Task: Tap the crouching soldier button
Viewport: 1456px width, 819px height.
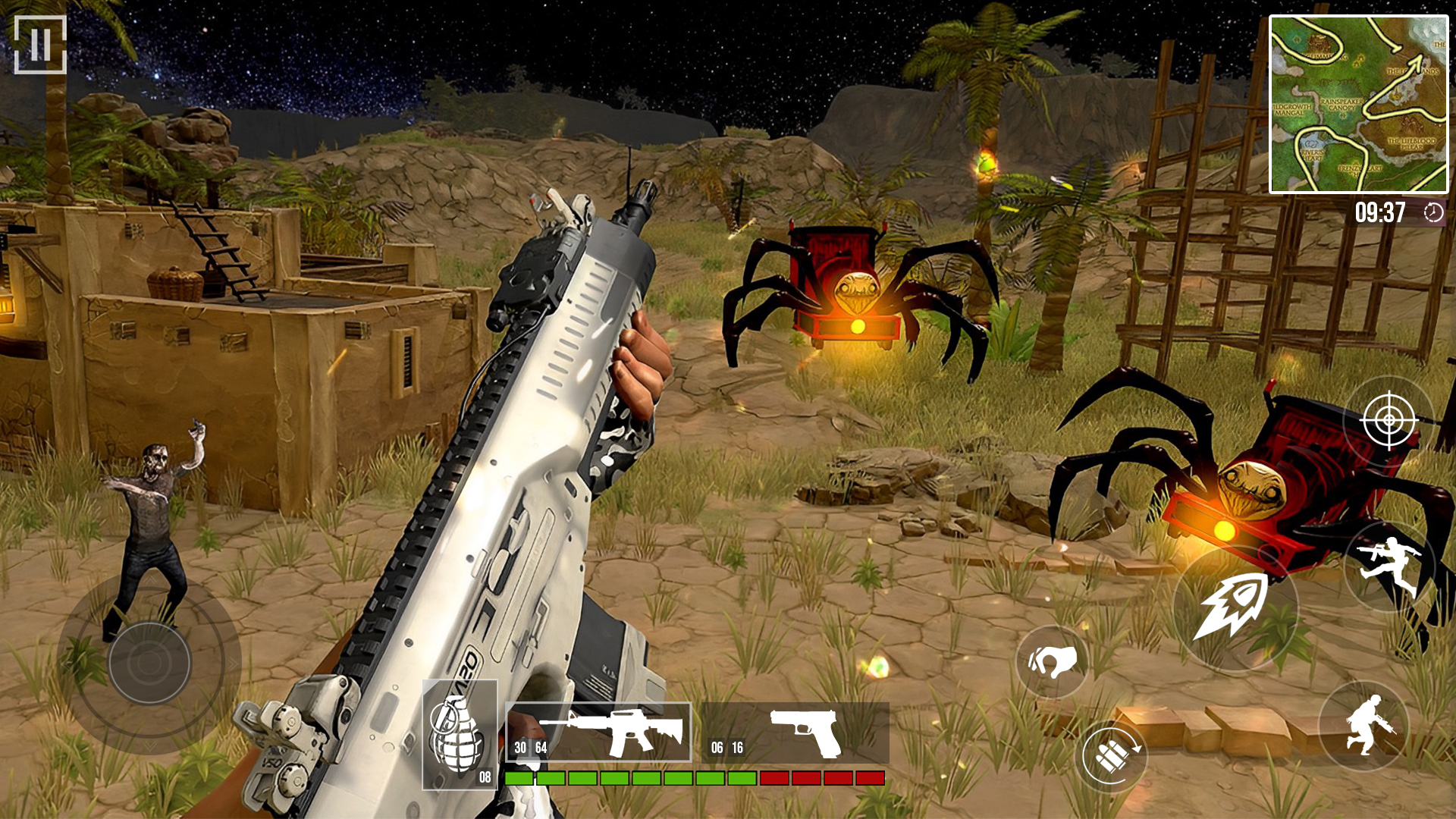Action: [1363, 726]
